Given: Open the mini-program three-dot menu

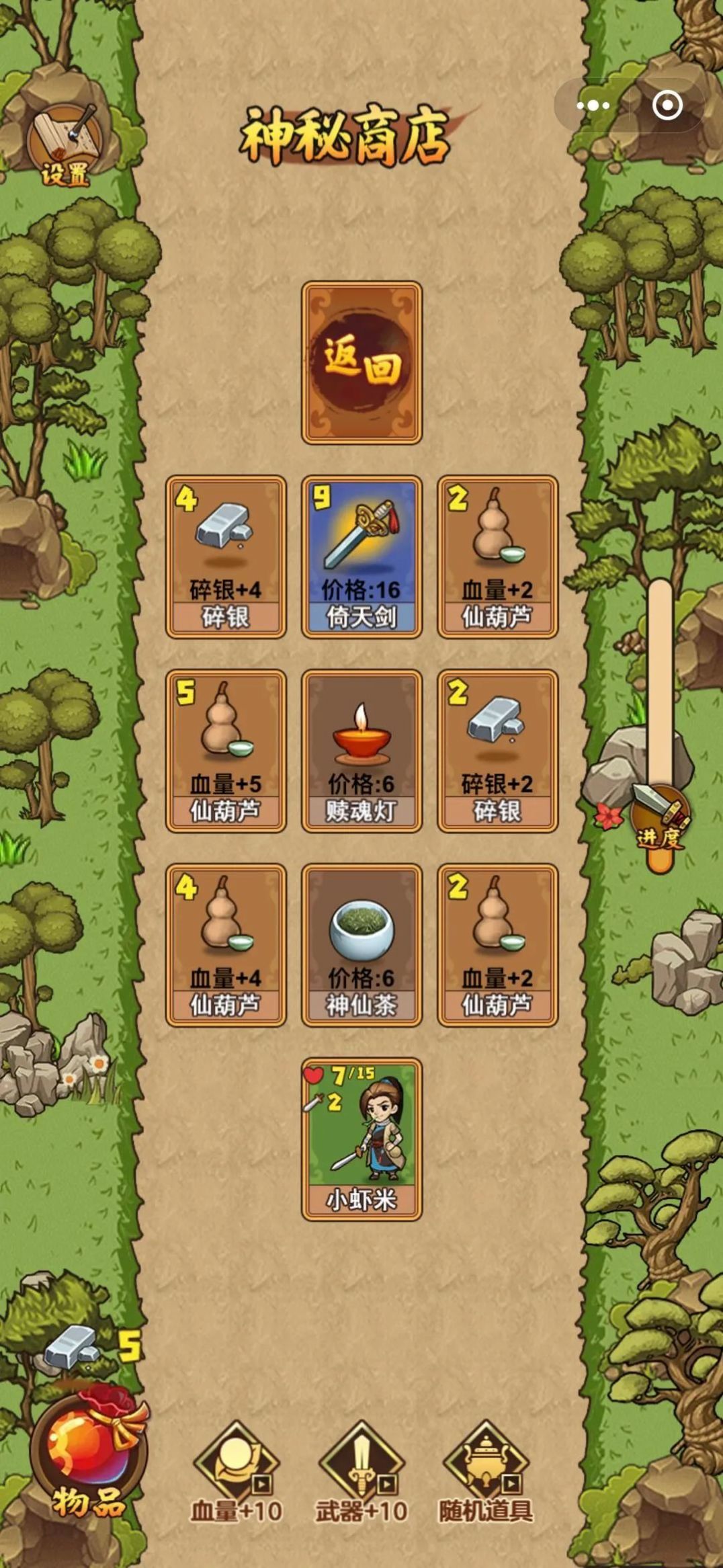Looking at the screenshot, I should 593,106.
